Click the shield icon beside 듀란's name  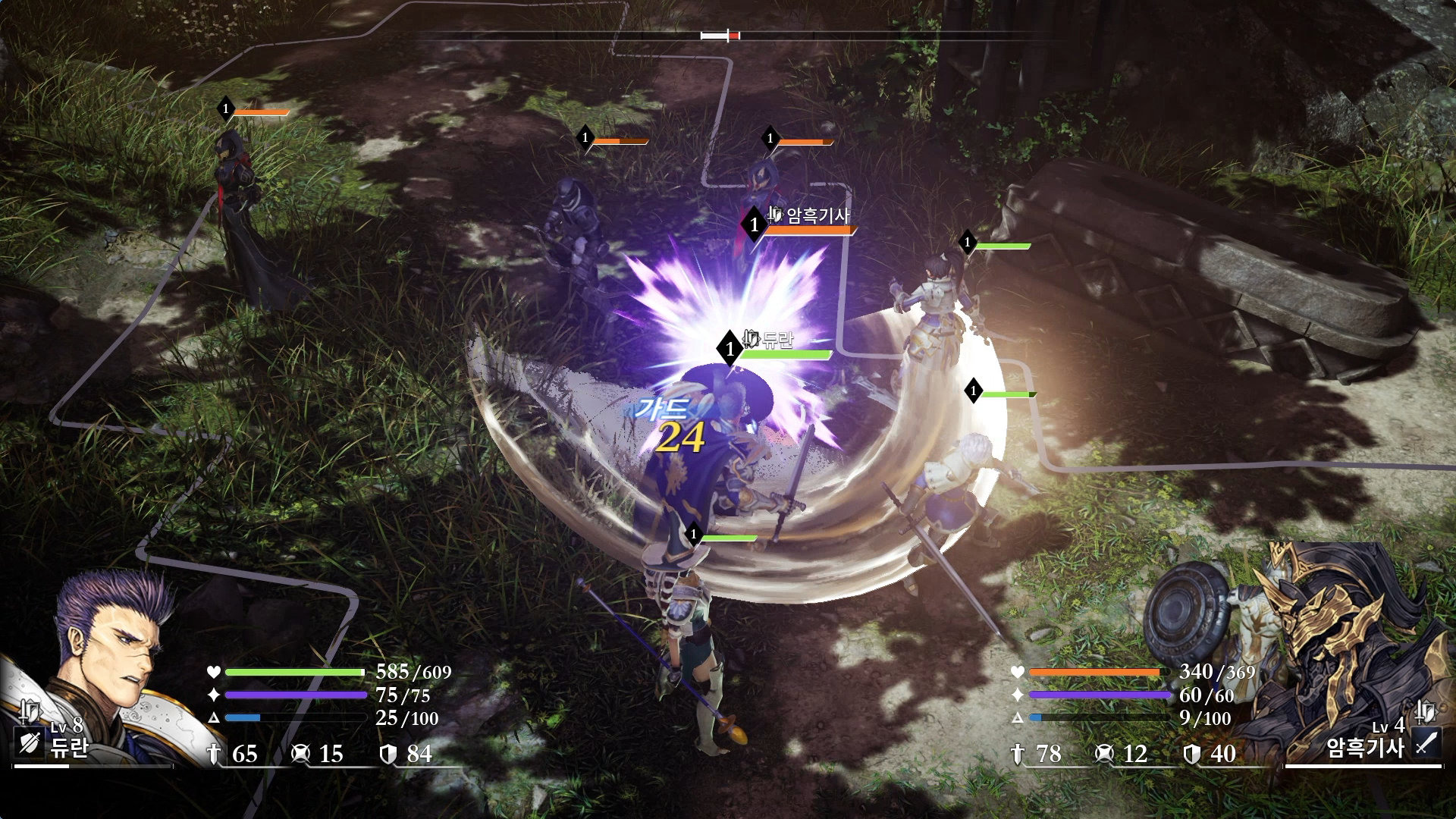point(30,743)
